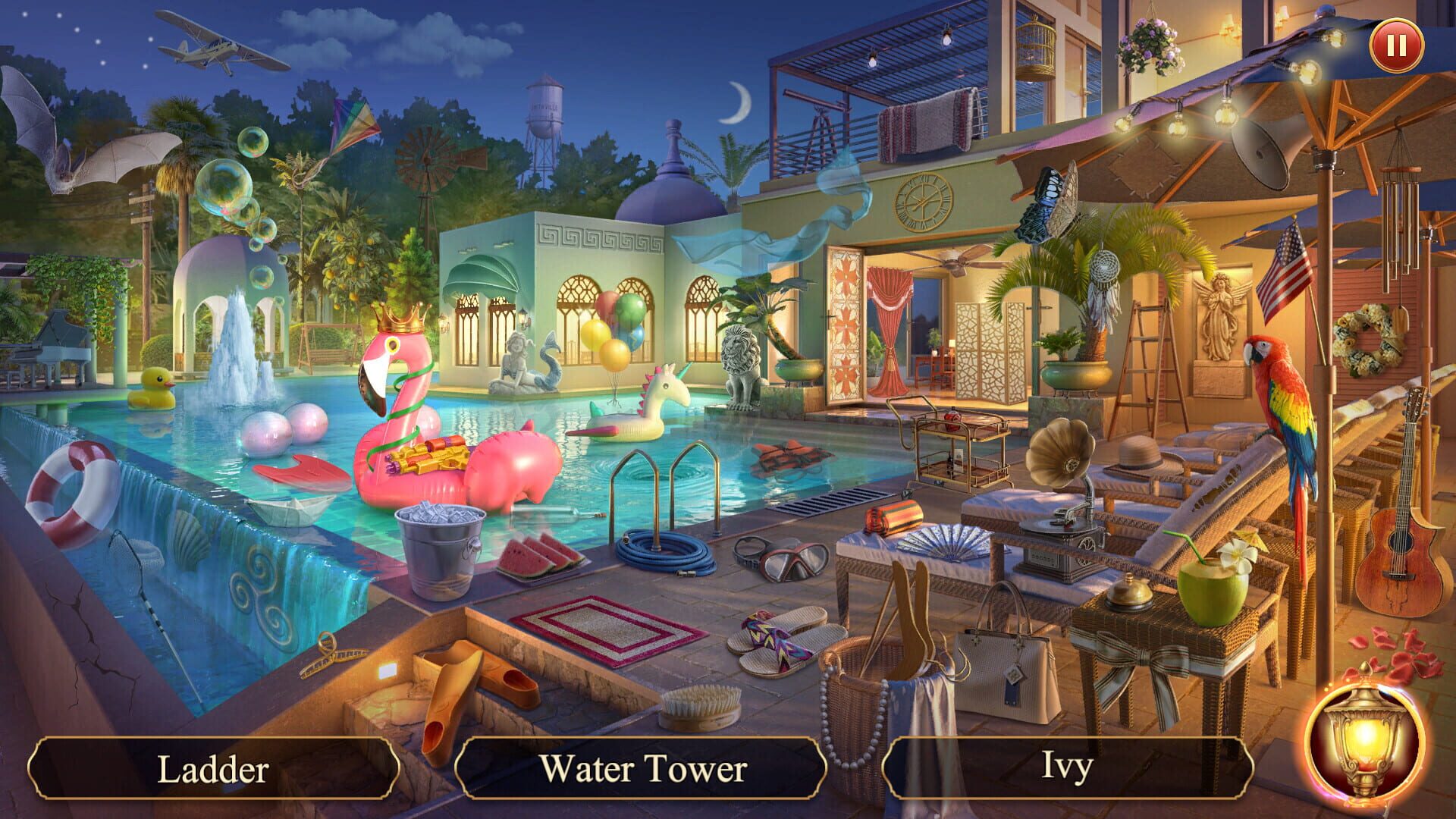Click the Ladder word label
Image resolution: width=1456 pixels, height=819 pixels.
(212, 769)
